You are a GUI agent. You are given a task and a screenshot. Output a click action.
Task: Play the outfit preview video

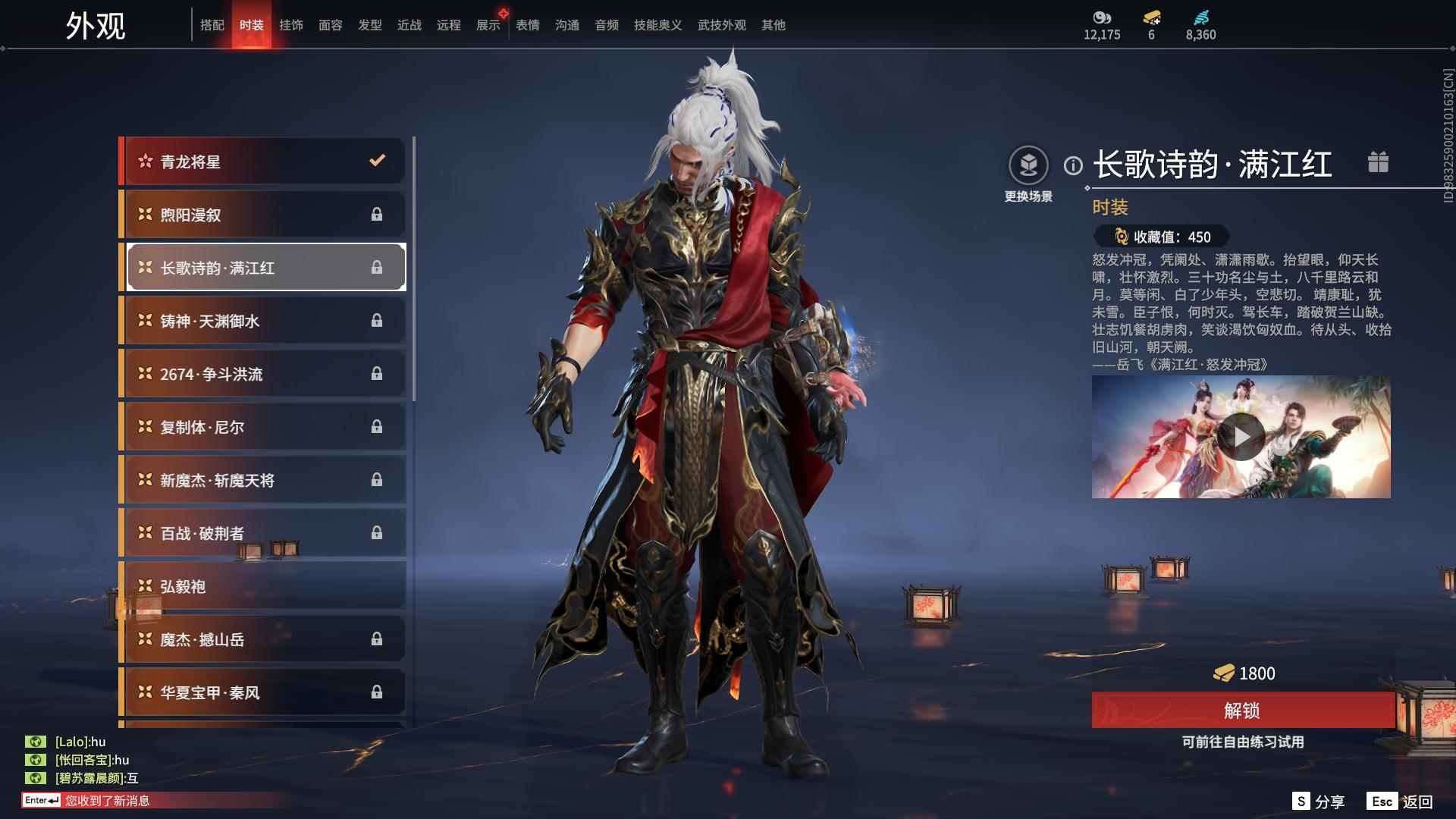[1241, 437]
